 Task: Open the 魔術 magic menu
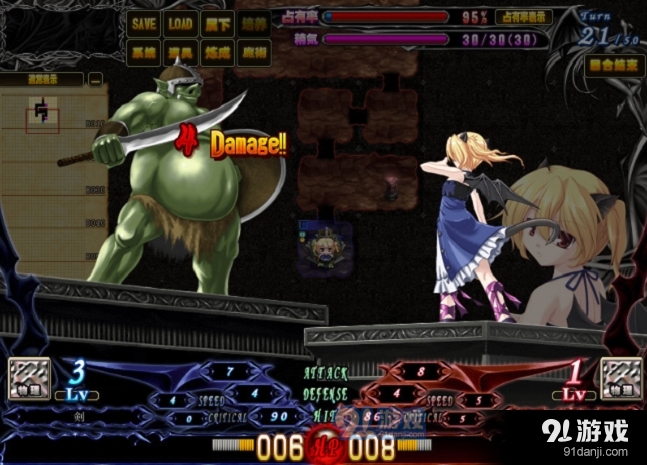coord(251,51)
